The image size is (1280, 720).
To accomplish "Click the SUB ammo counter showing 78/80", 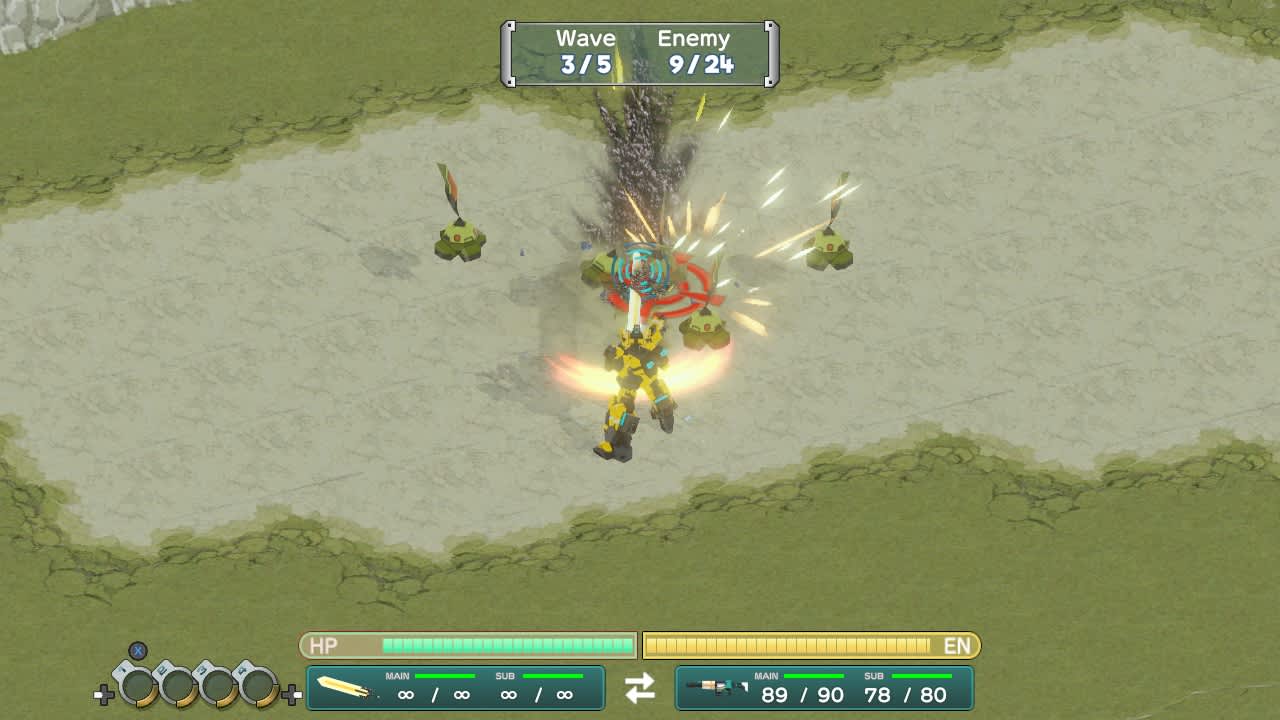I will [904, 694].
